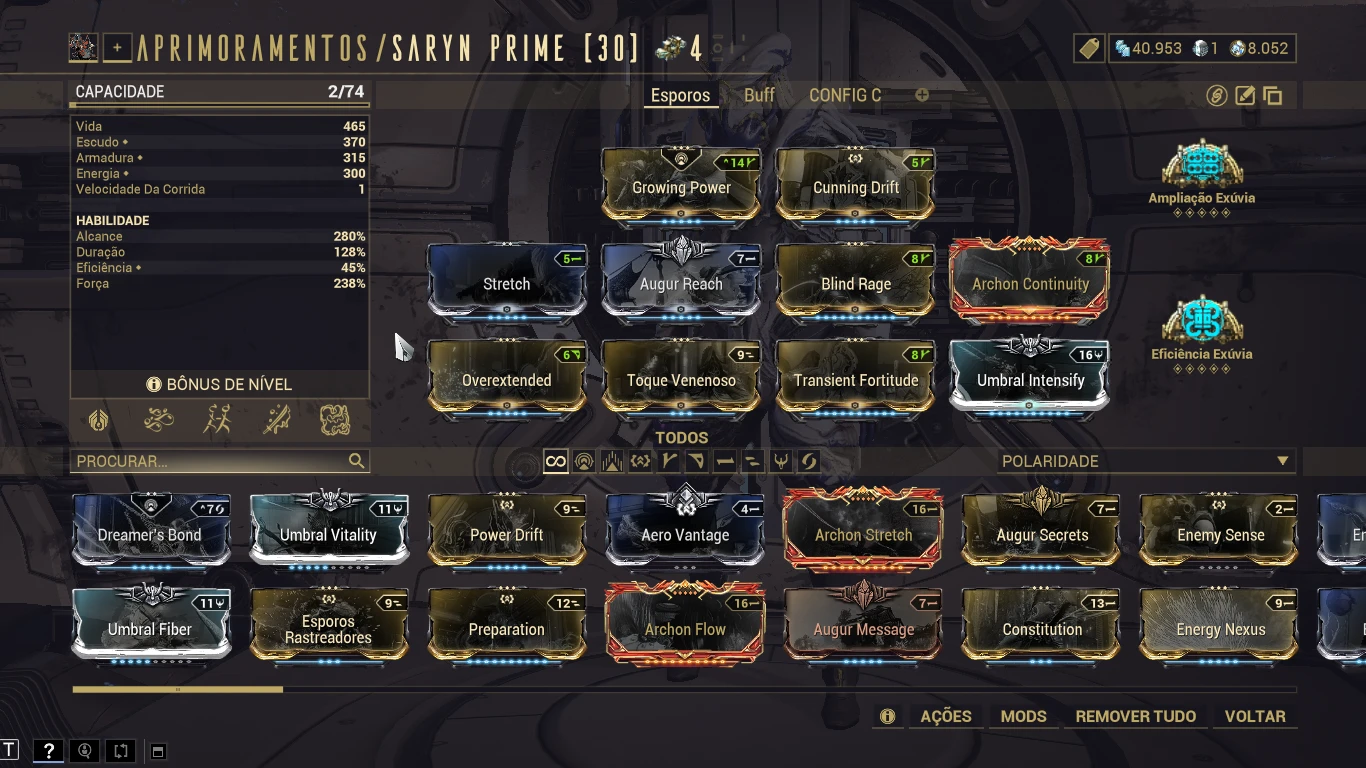Pick the Energy Nexus mod card
The width and height of the screenshot is (1366, 768).
(1220, 628)
